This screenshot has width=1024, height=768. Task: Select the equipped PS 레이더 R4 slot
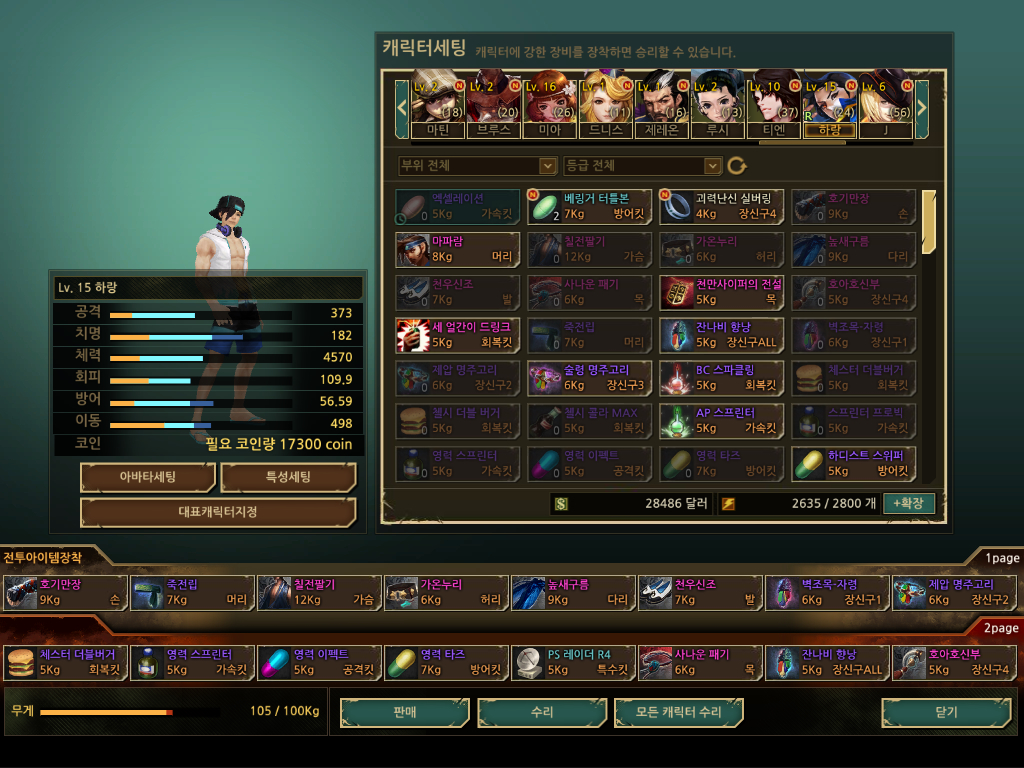pos(574,662)
